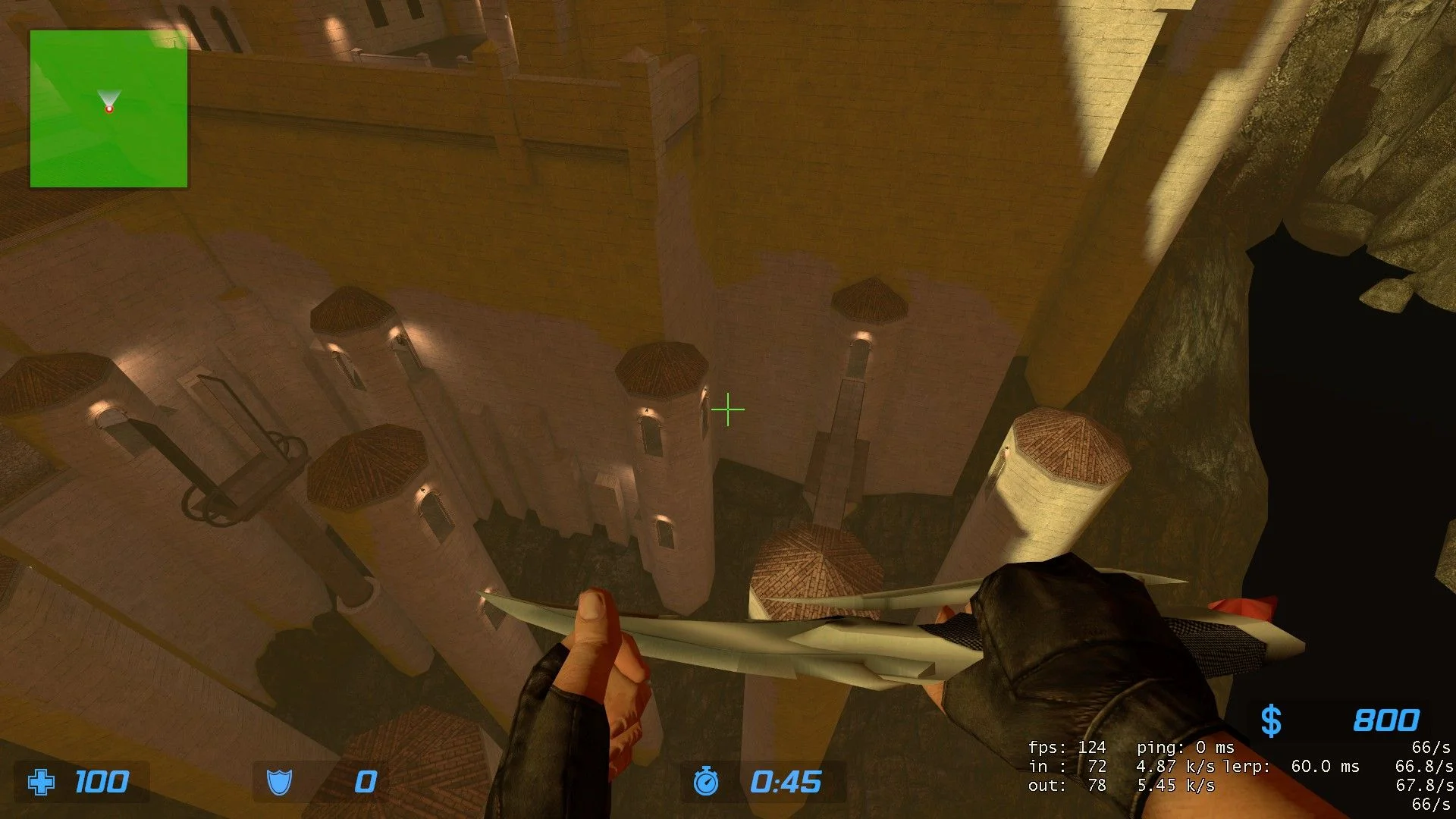Click the money dollar sign icon
1456x819 pixels.
point(1271,720)
